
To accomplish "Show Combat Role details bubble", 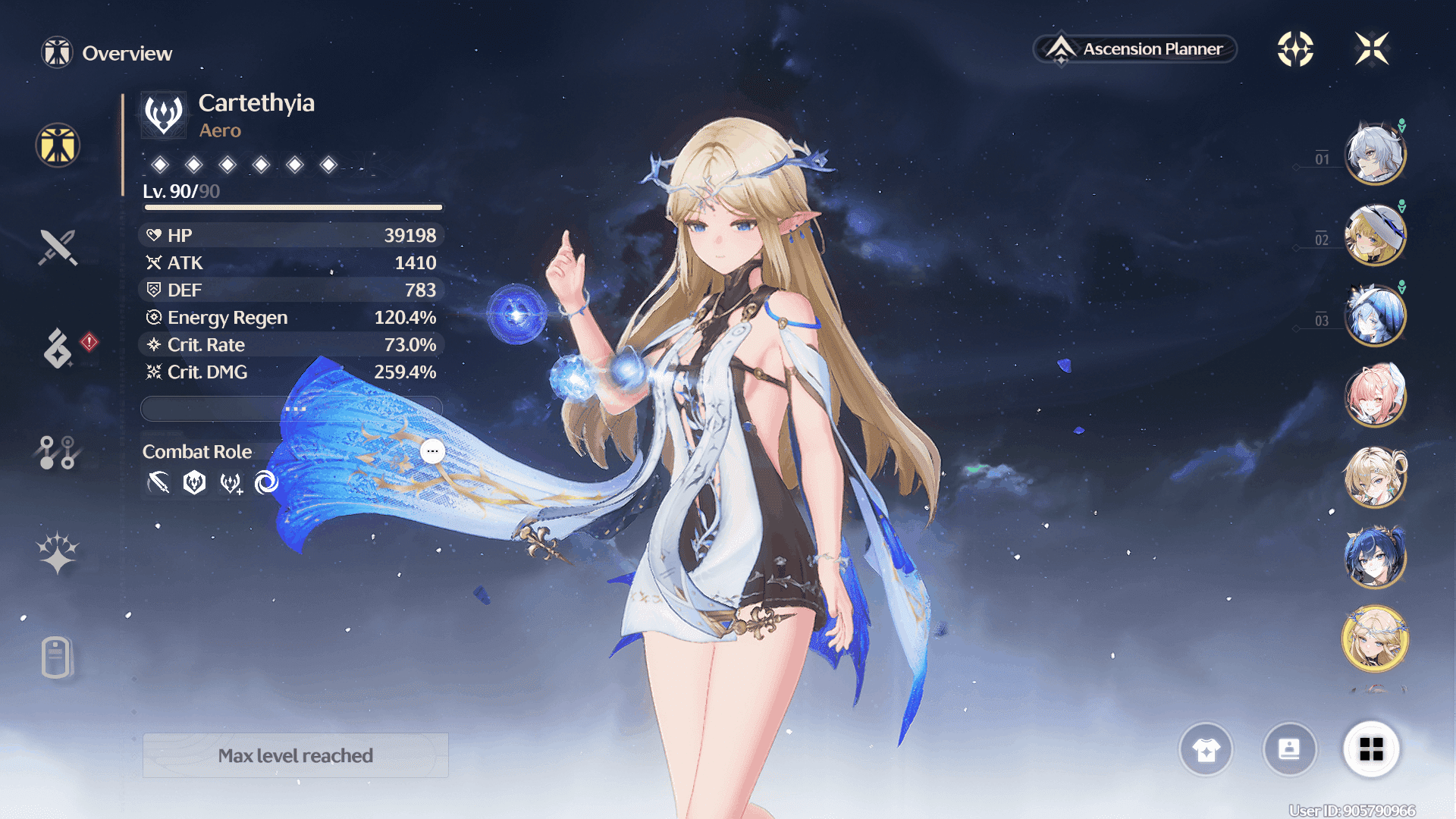I will click(432, 451).
